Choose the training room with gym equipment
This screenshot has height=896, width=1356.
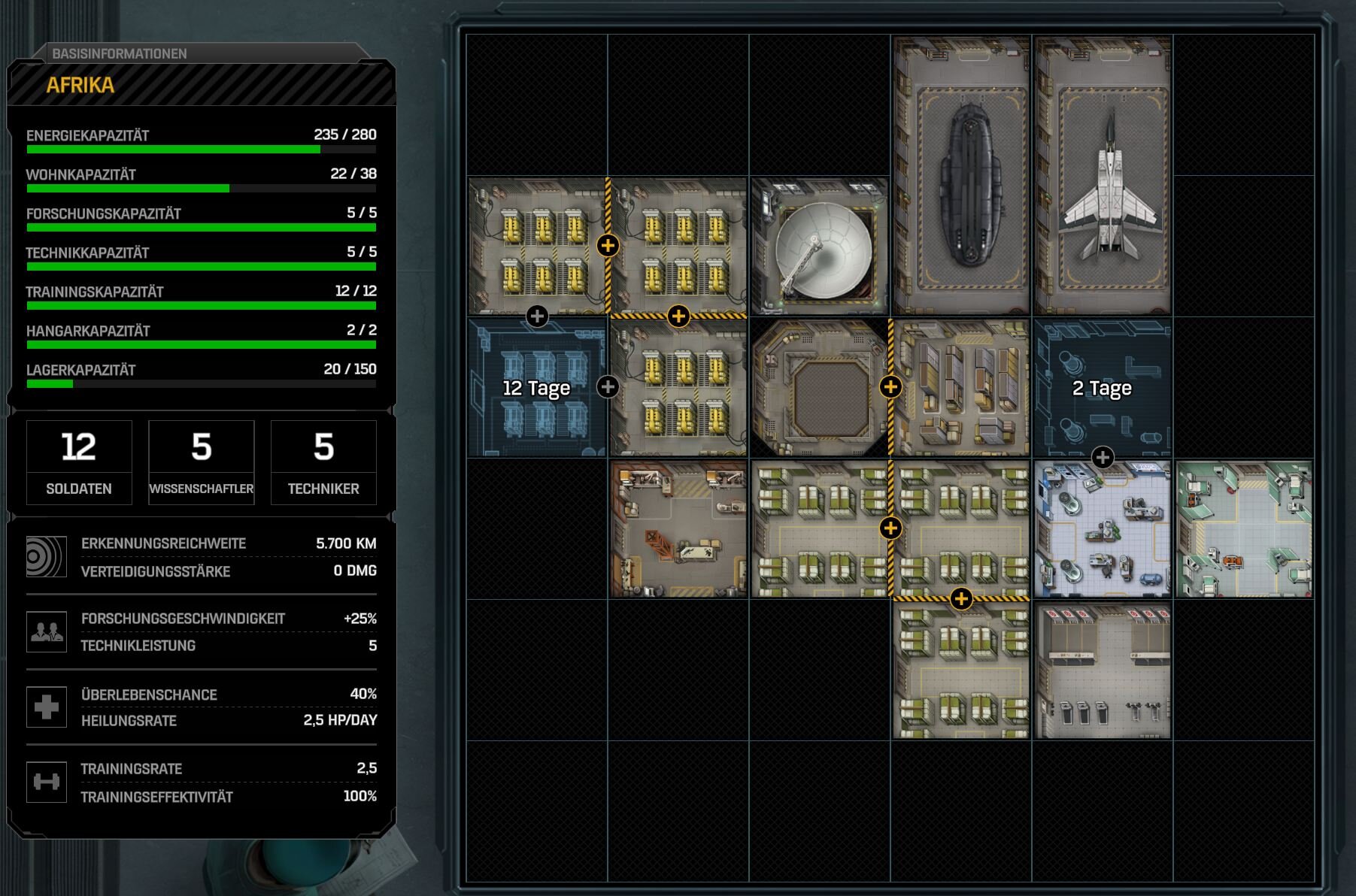[1103, 670]
